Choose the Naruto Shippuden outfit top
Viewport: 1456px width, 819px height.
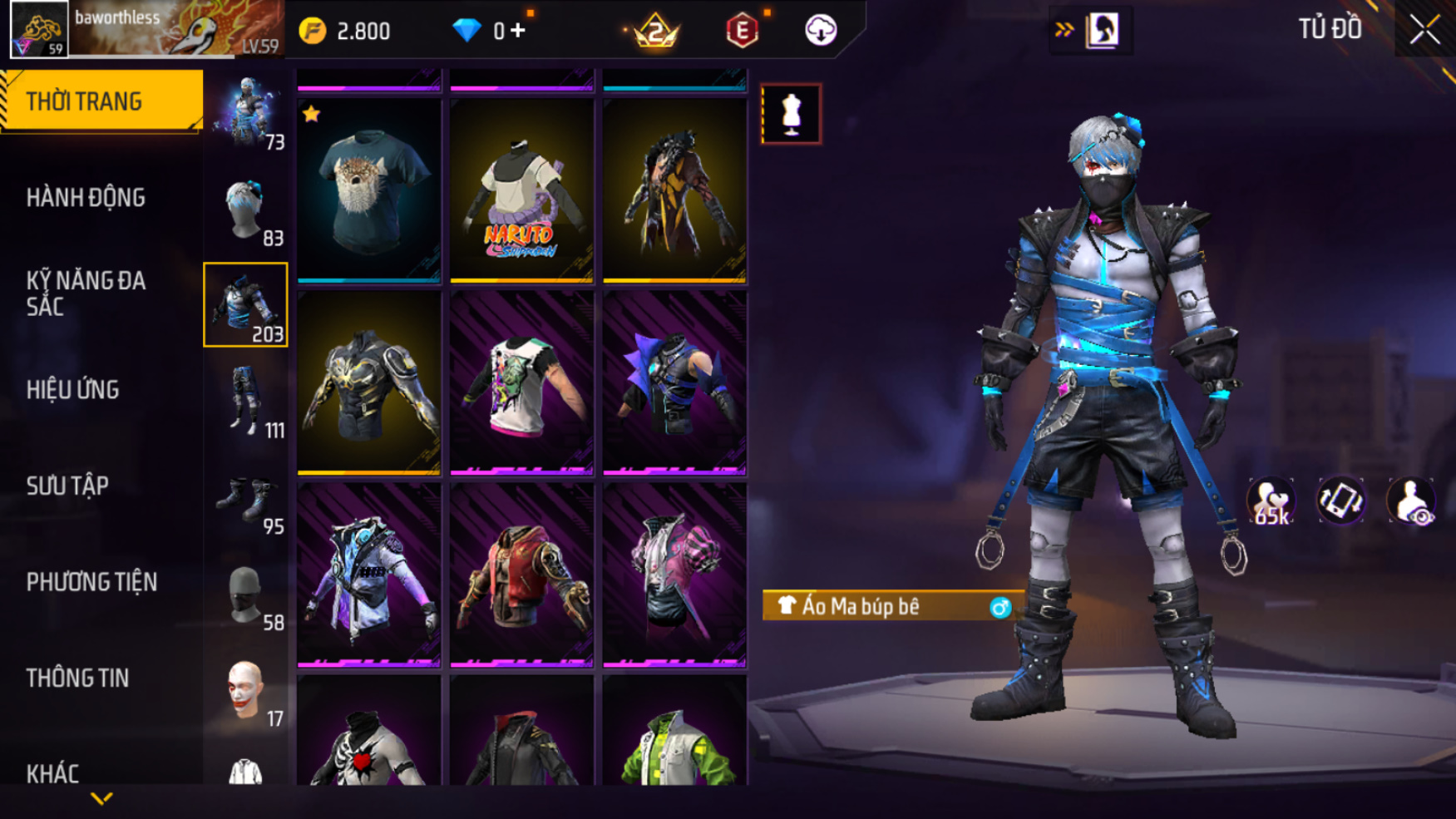point(521,191)
